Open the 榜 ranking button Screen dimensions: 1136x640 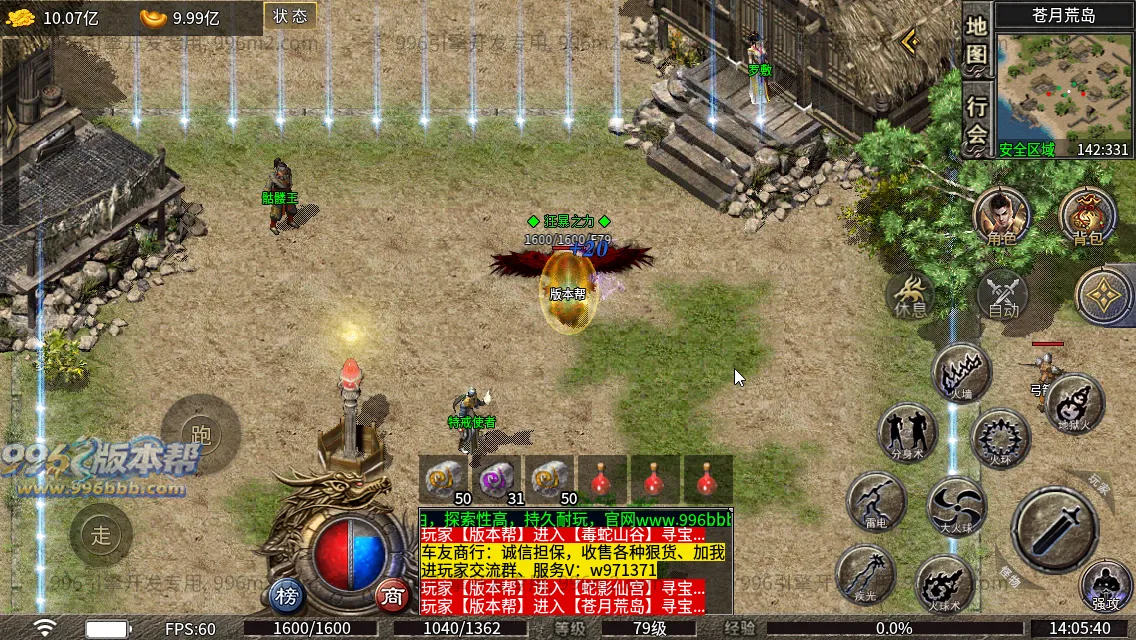click(288, 597)
